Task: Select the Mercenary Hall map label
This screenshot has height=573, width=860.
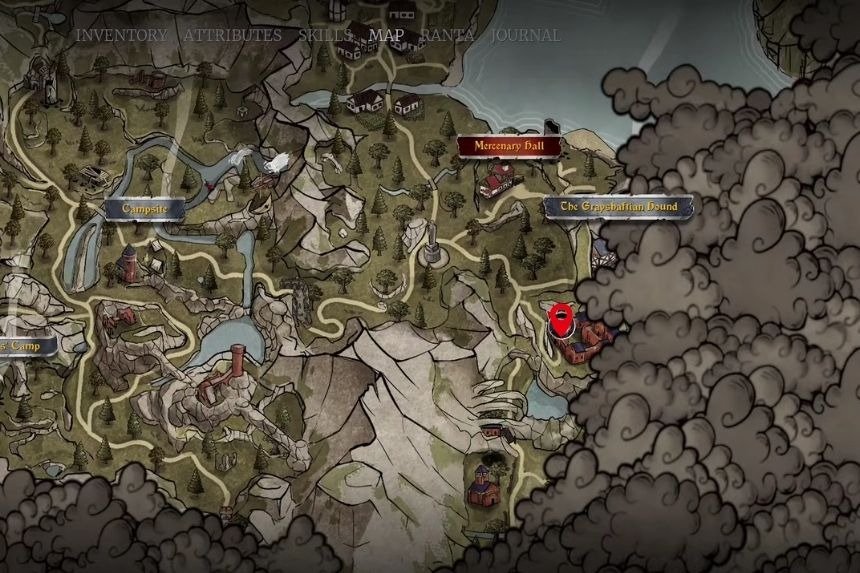Action: (x=509, y=146)
